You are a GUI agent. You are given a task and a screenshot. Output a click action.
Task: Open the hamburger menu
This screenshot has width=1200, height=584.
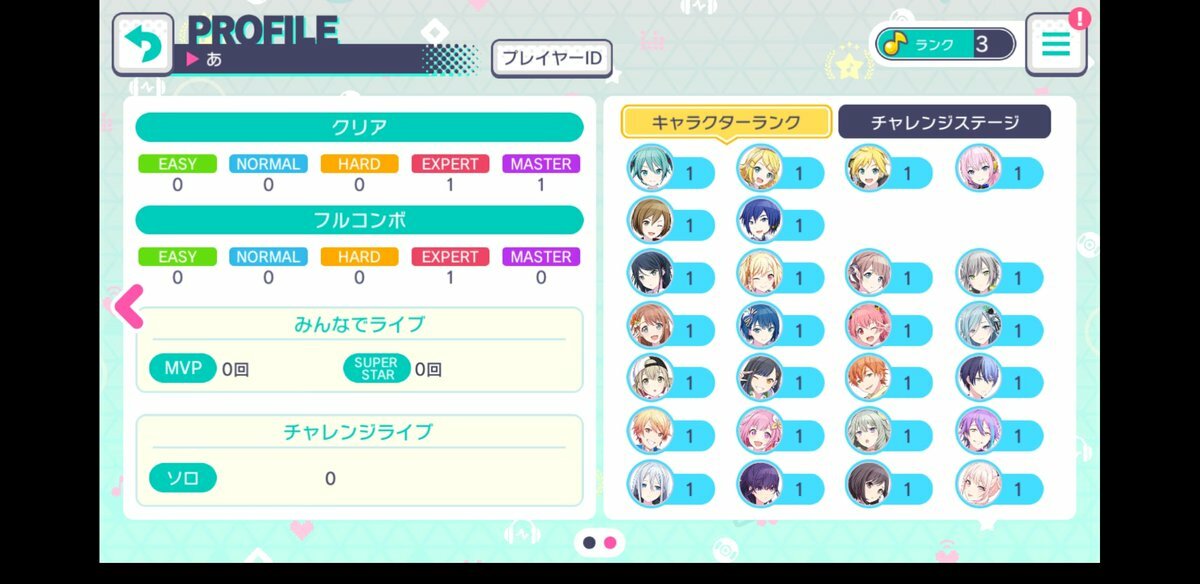pyautogui.click(x=1056, y=44)
